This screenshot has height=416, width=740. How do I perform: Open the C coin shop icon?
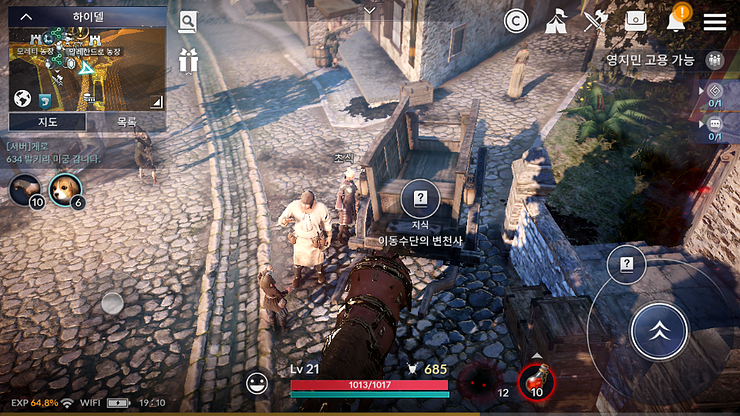tap(516, 21)
